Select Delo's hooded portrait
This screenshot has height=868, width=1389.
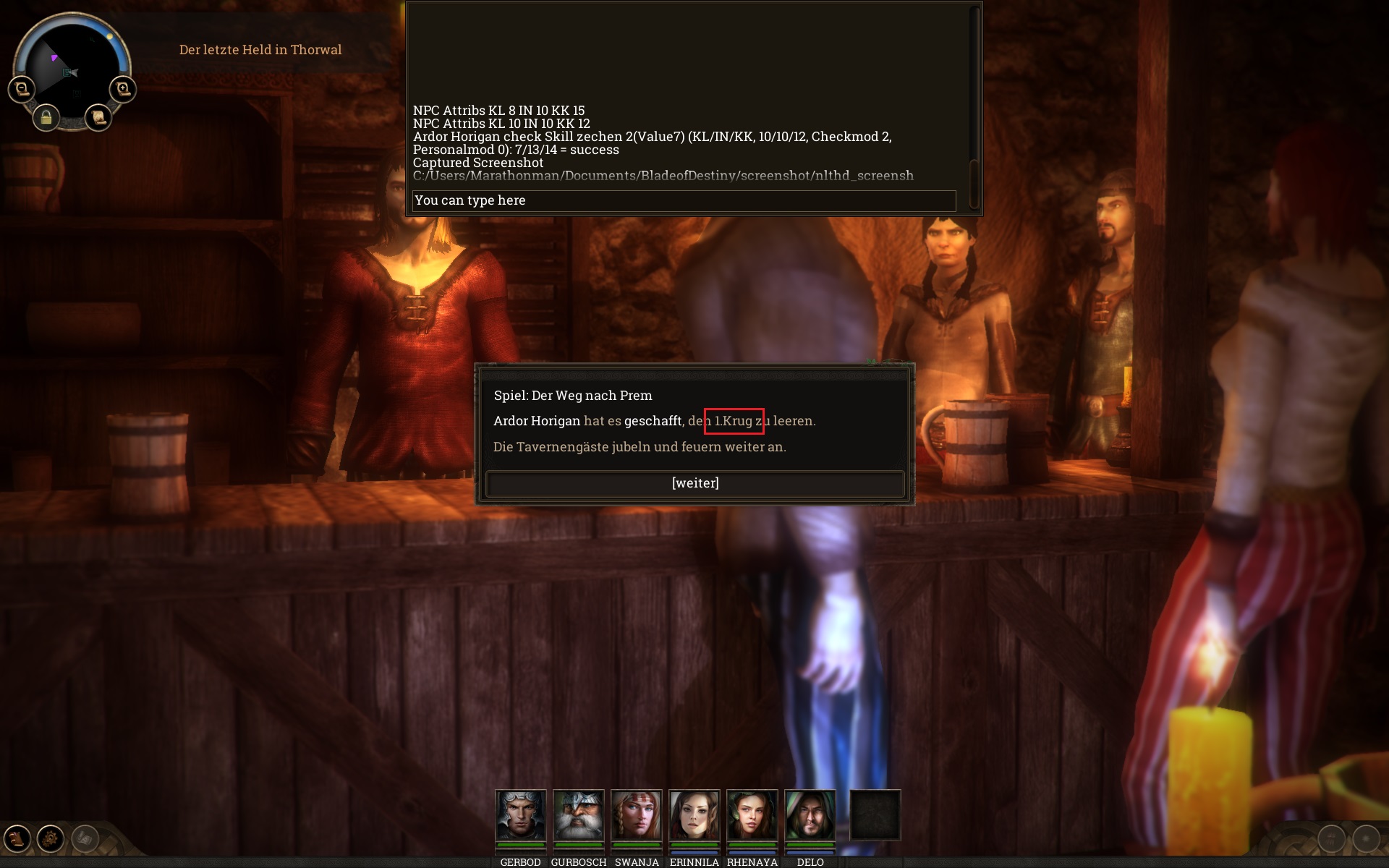[x=810, y=815]
